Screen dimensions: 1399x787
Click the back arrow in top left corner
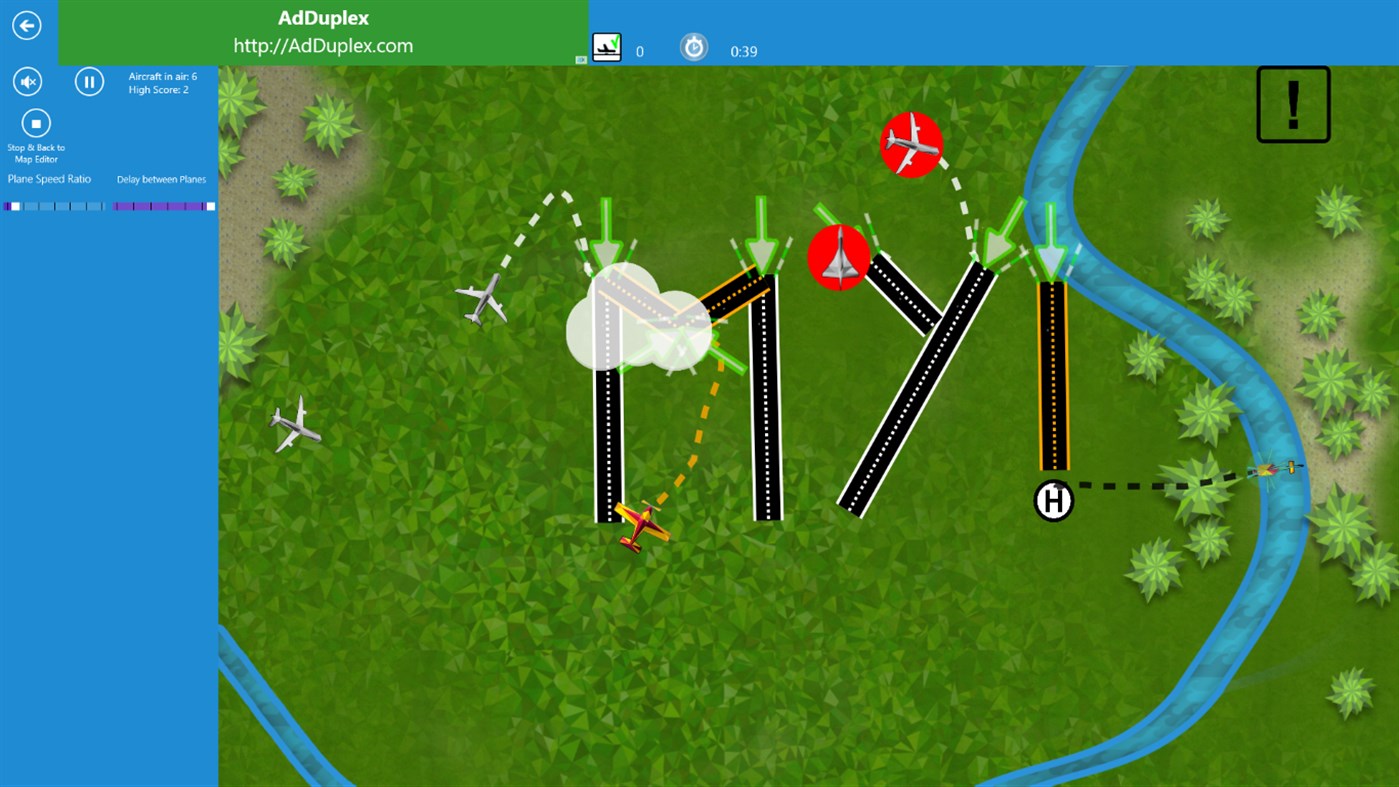coord(26,25)
